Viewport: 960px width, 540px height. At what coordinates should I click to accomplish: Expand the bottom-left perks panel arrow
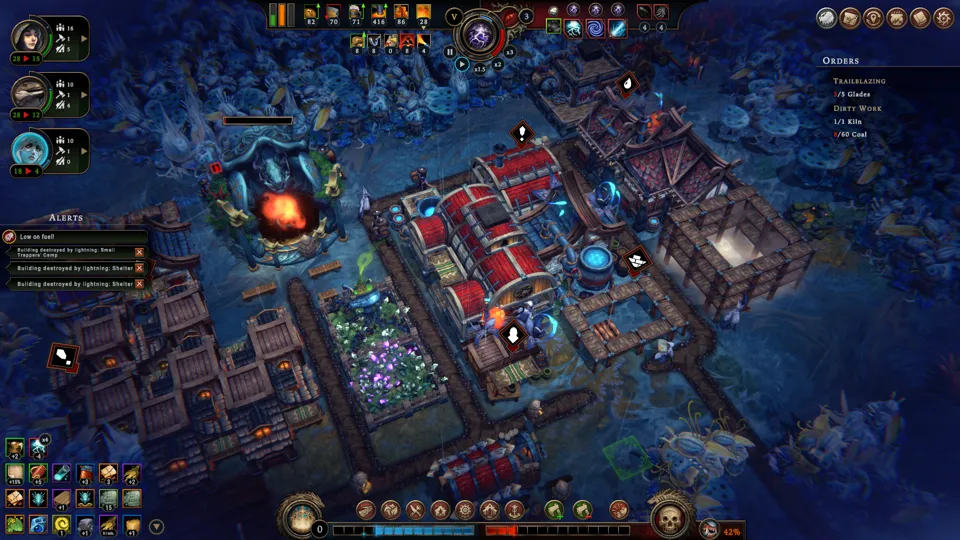[156, 526]
